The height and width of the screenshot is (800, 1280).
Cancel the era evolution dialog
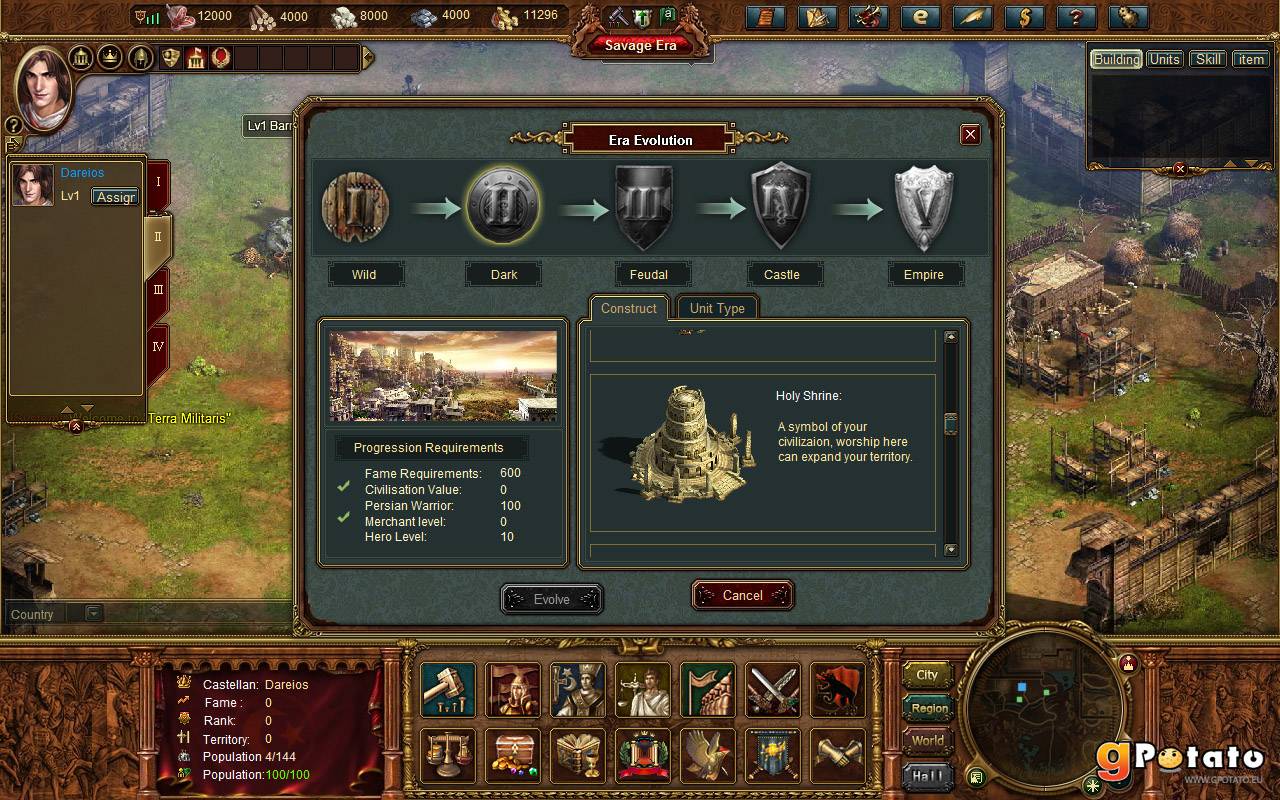[742, 595]
